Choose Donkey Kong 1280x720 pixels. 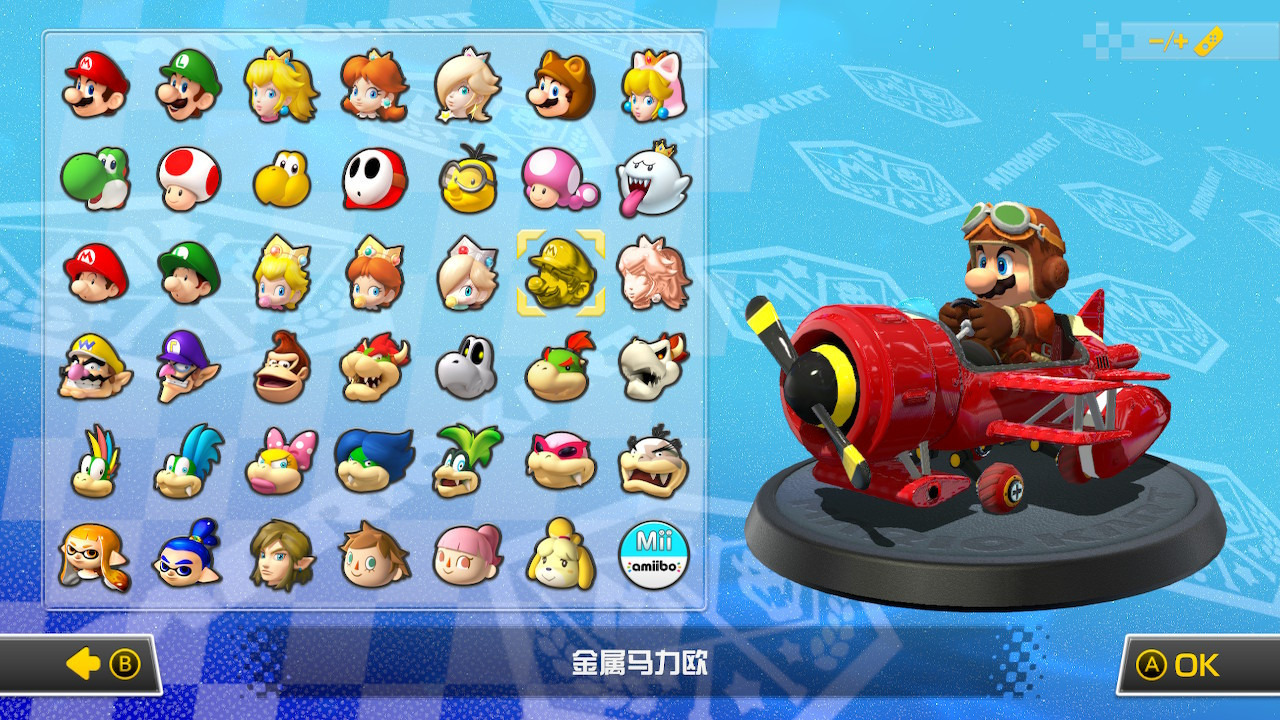pos(281,367)
